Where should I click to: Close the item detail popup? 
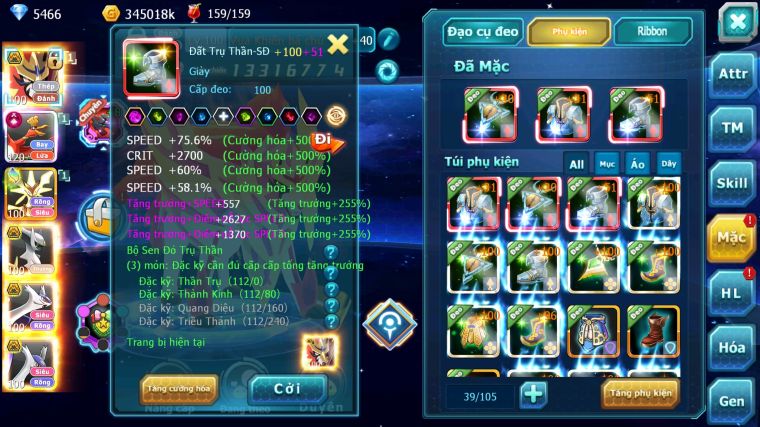(x=338, y=43)
